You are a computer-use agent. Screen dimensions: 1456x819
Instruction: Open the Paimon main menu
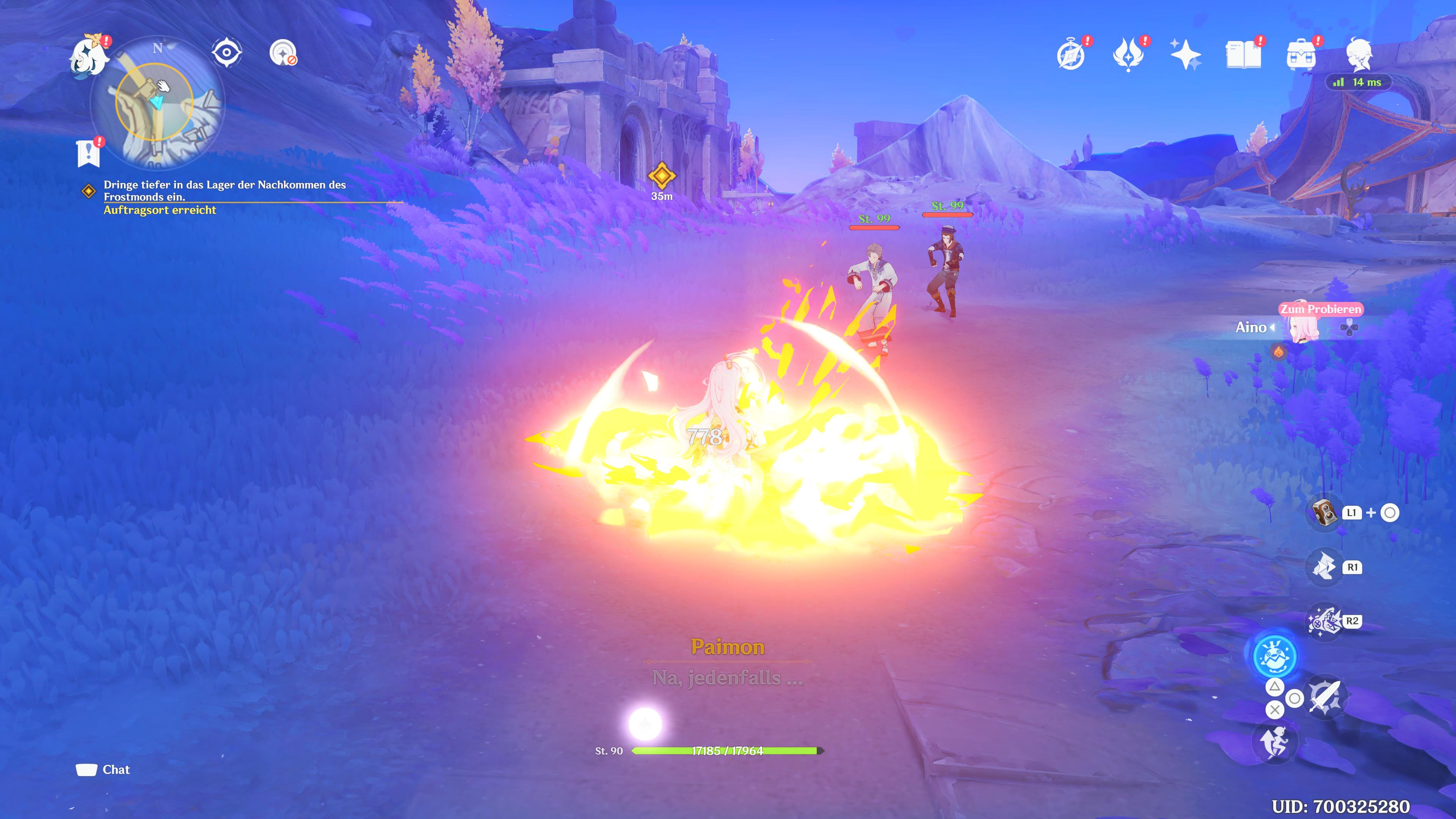[x=89, y=55]
